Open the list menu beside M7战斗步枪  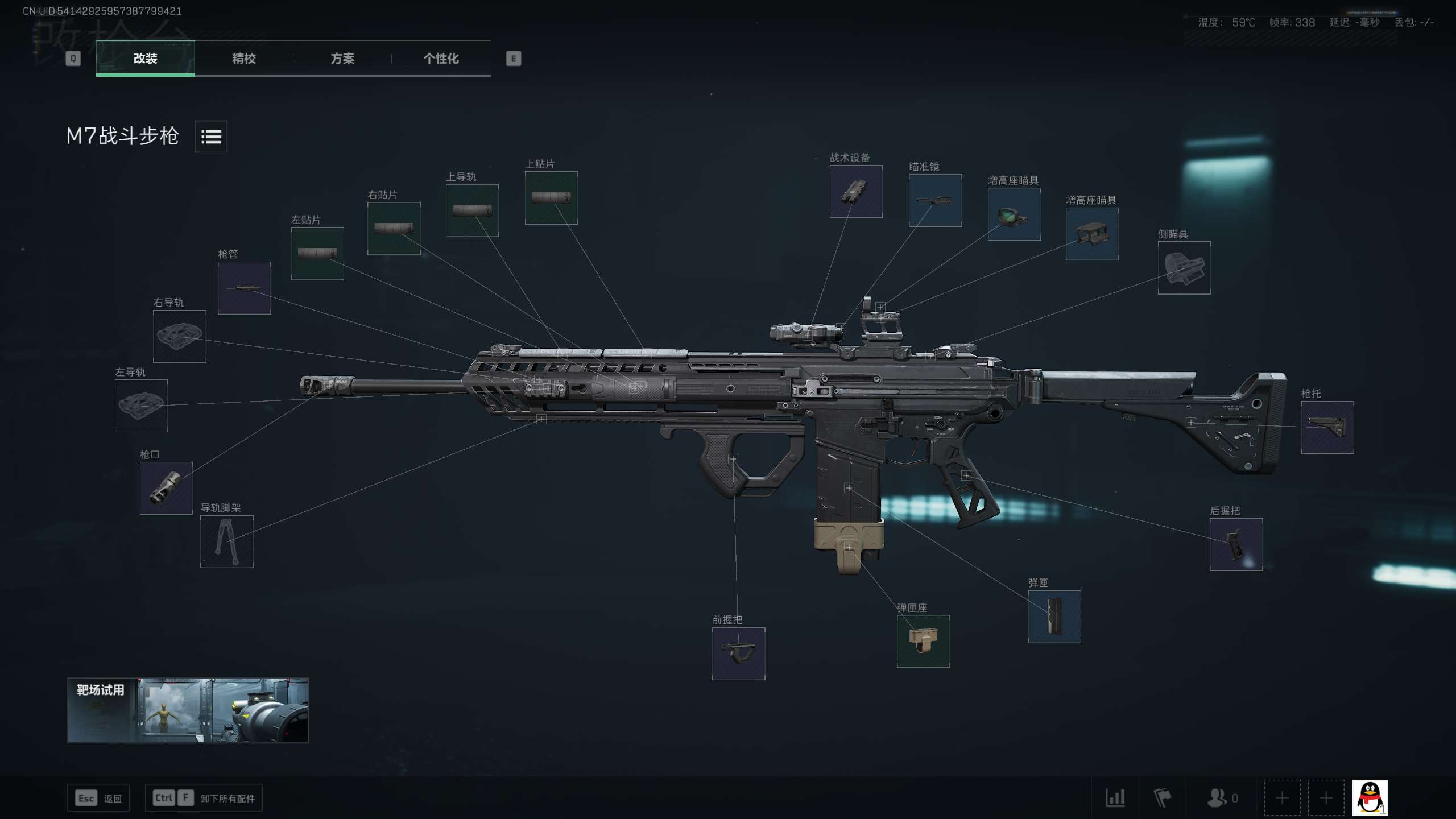211,136
